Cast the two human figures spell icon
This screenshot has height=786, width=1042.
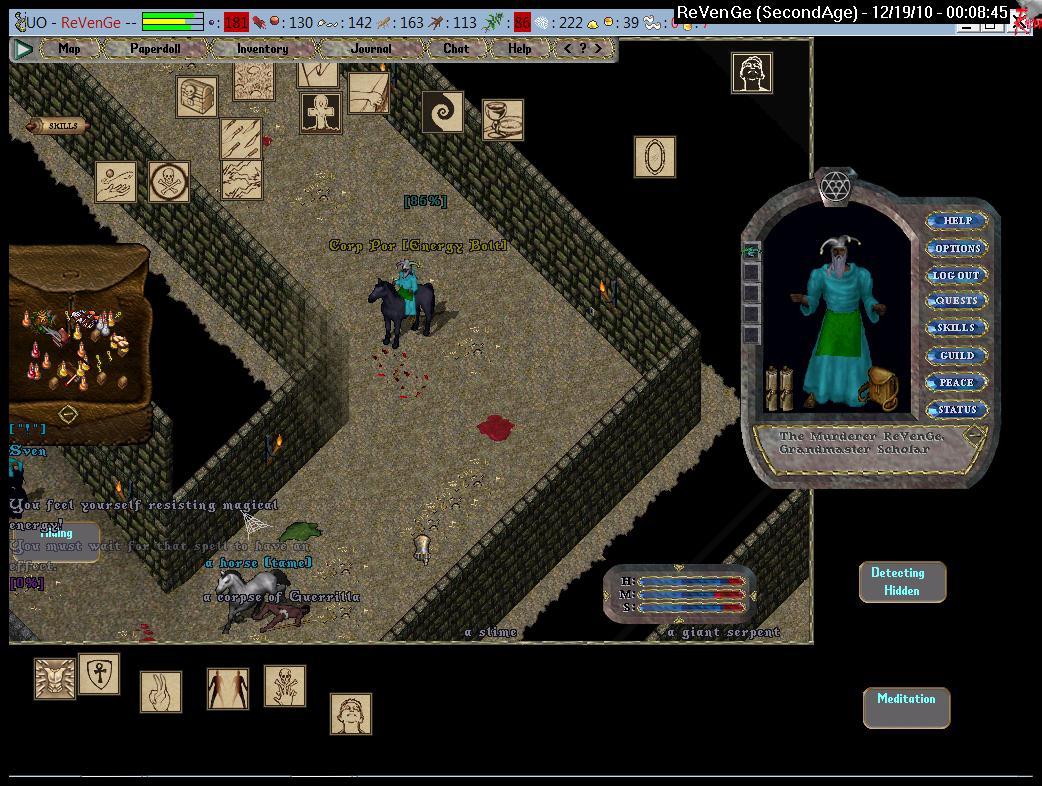tap(228, 689)
